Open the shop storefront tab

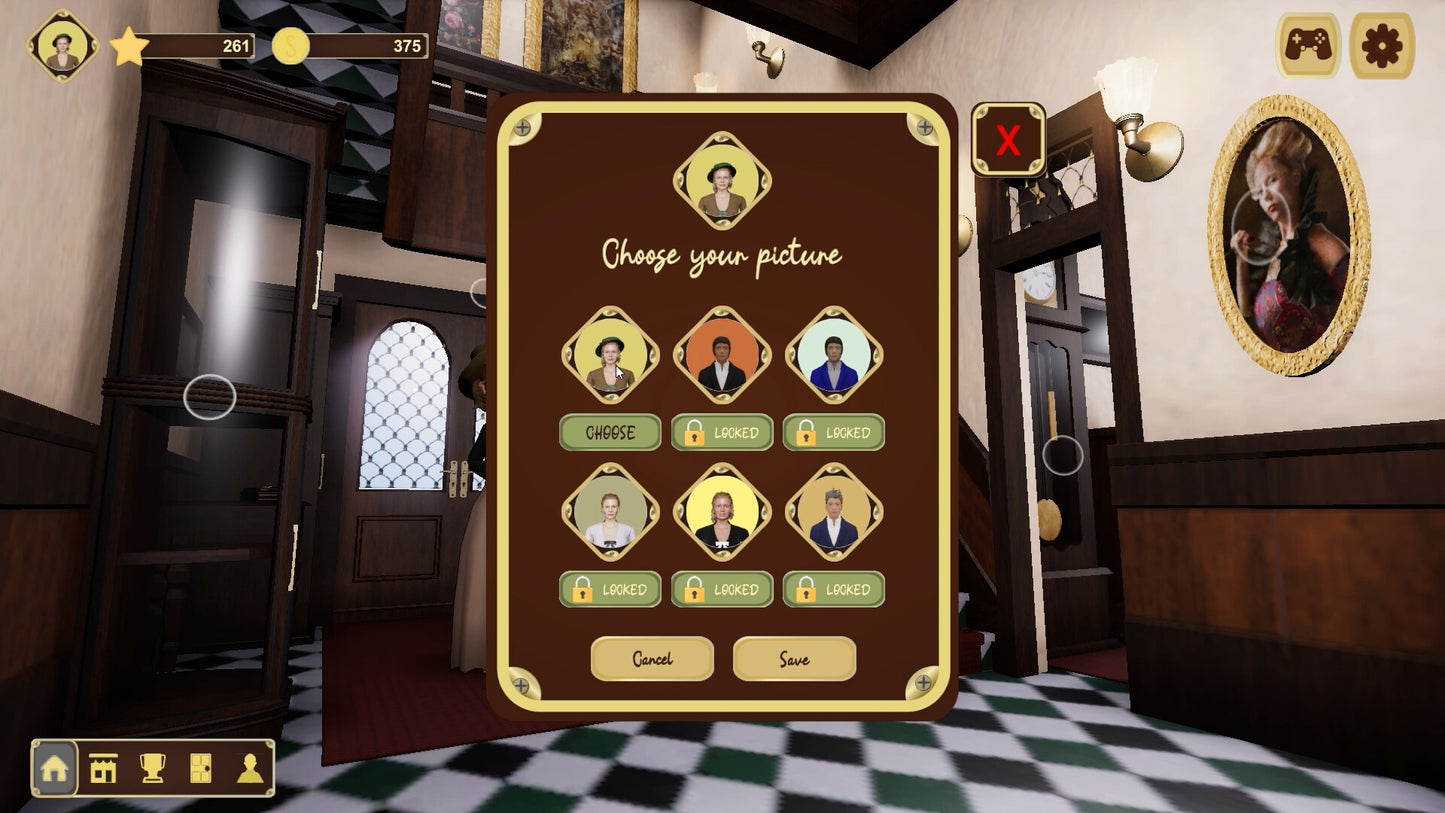pos(103,768)
